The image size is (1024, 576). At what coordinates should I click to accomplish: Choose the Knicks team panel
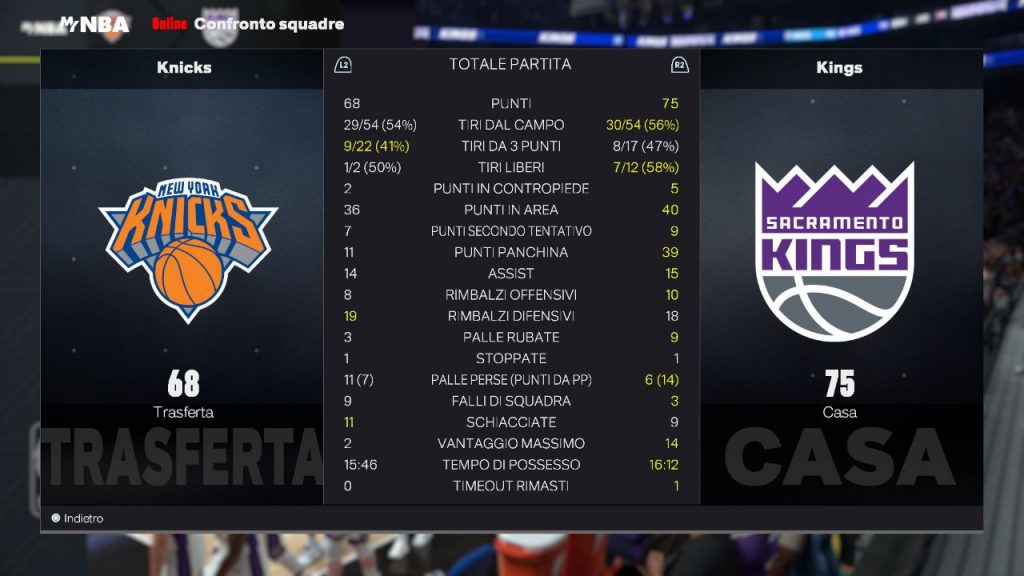(184, 250)
